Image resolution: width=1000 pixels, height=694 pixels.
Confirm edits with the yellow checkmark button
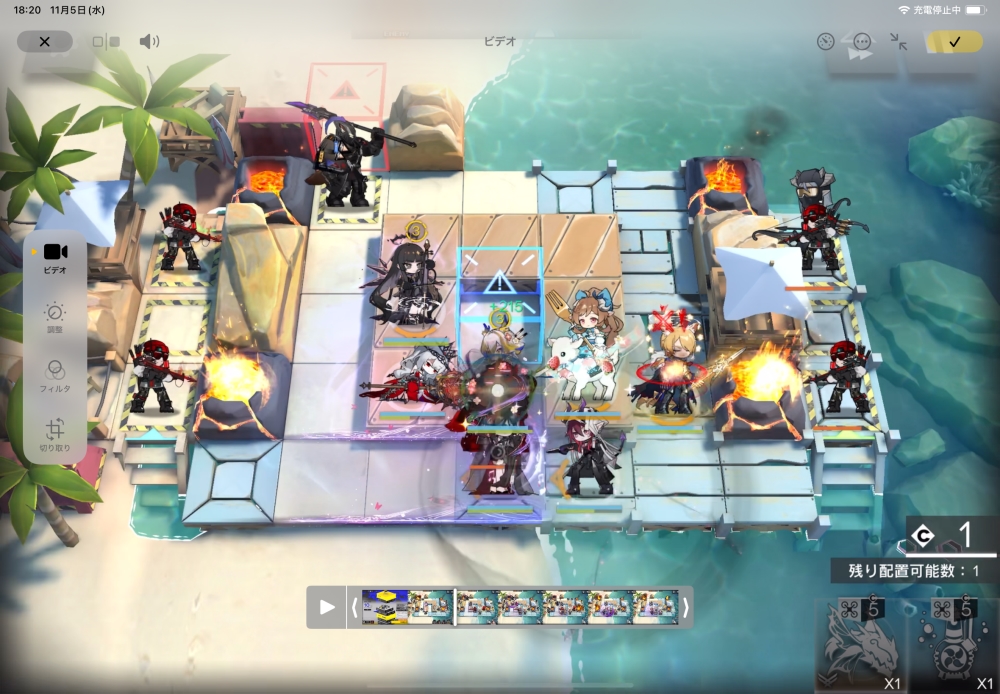click(x=953, y=42)
